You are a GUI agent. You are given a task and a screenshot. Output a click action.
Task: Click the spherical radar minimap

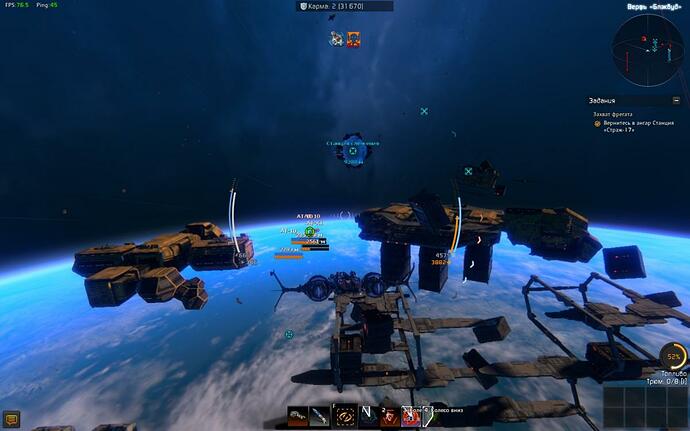647,50
